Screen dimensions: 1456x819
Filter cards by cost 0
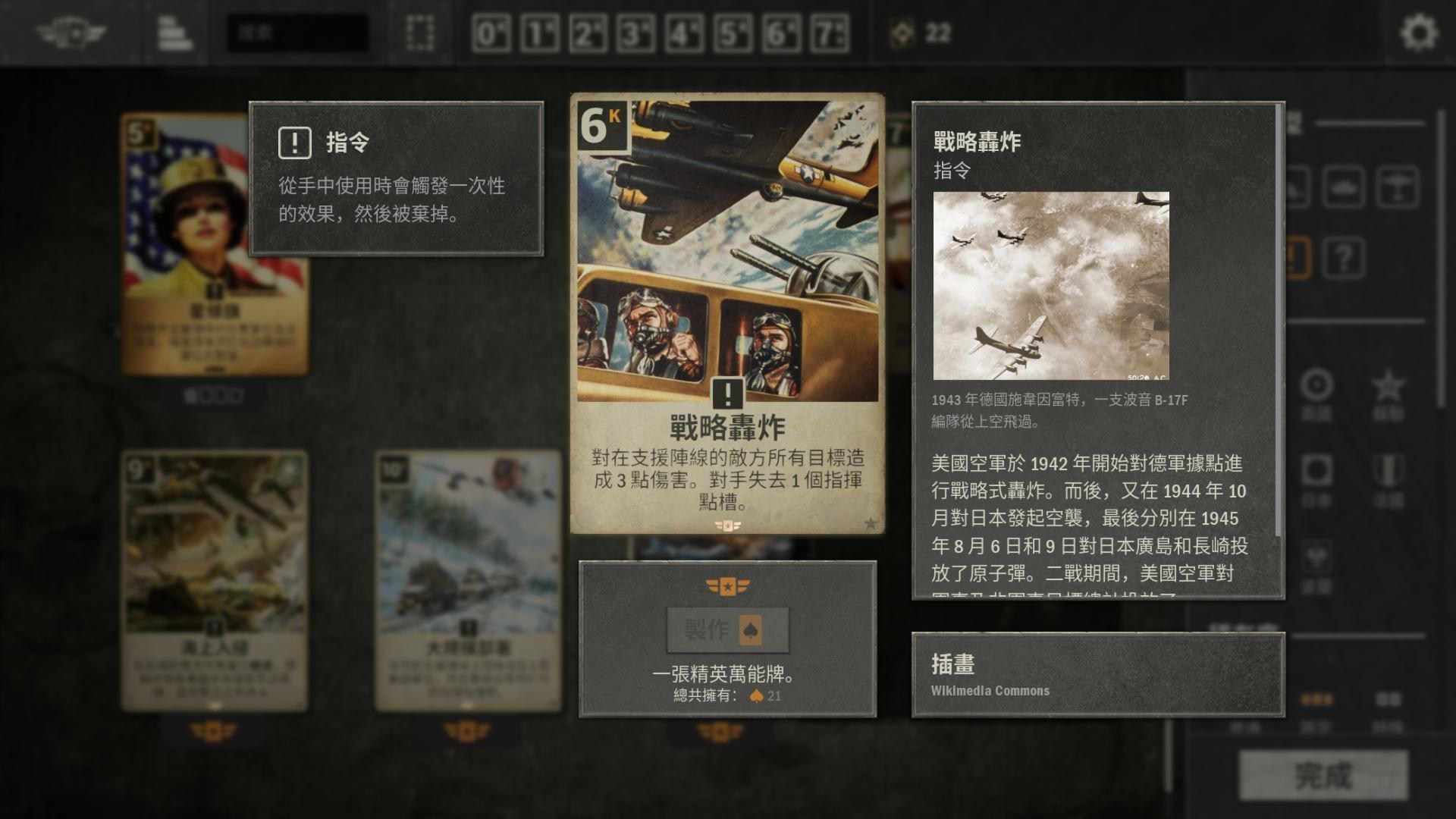[490, 32]
